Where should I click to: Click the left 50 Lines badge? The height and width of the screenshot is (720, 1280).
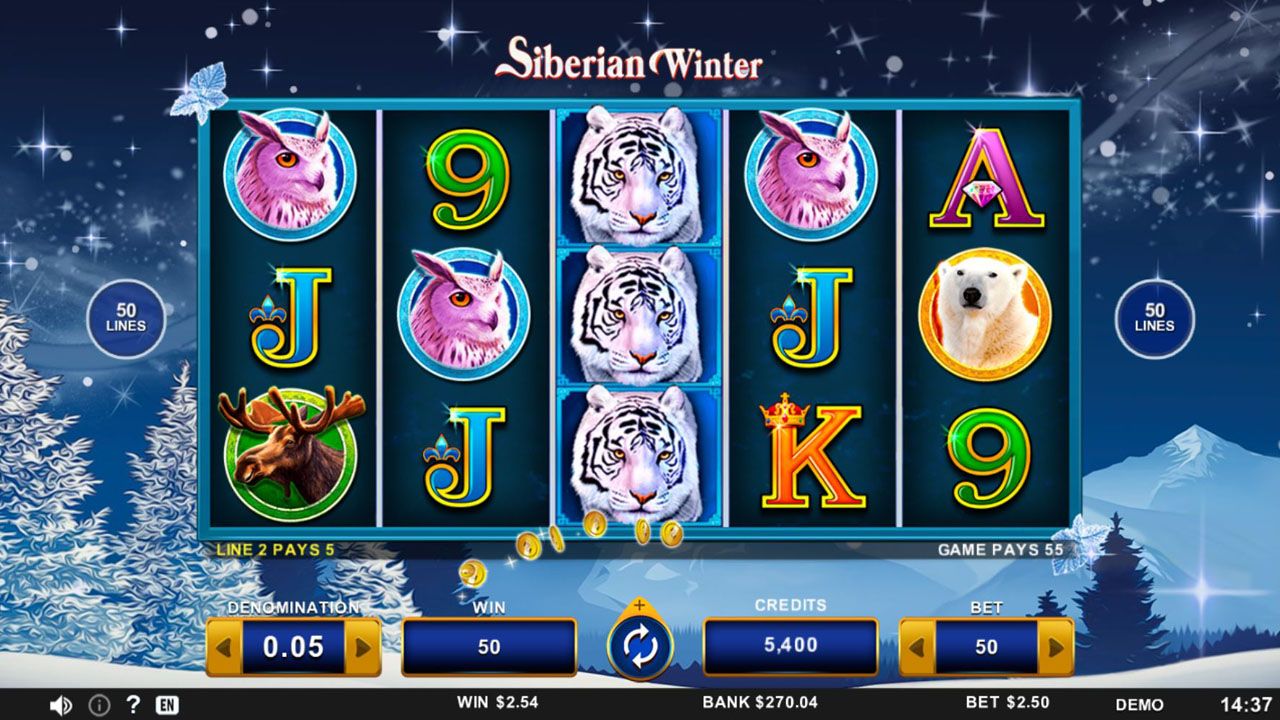[126, 319]
